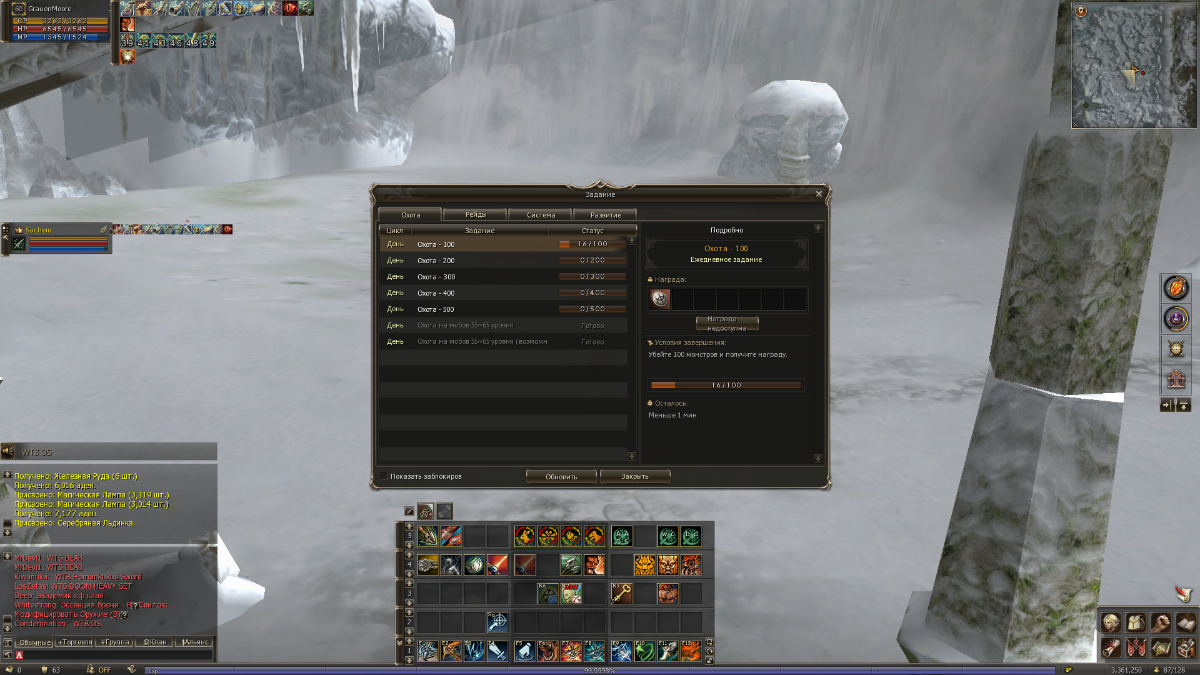
Task: Focus the chat input field
Action: (115, 655)
